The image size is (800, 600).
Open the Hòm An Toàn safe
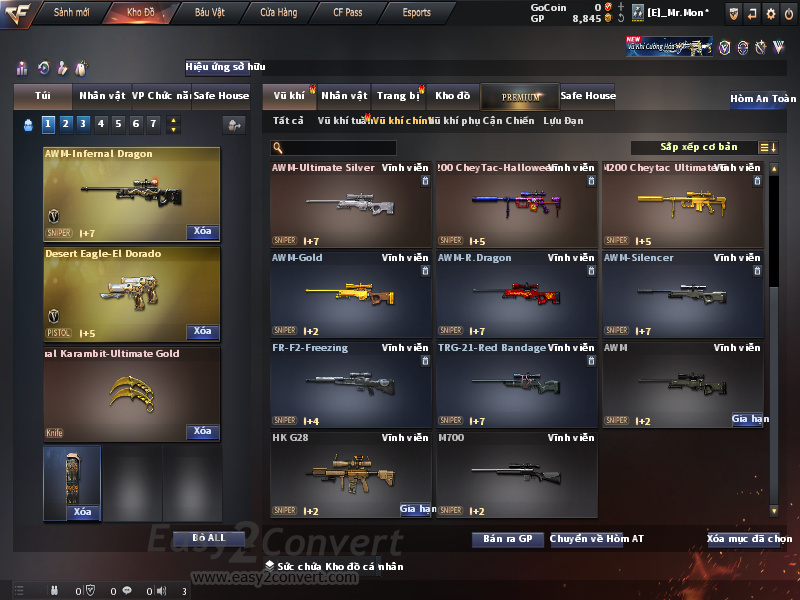(x=763, y=99)
